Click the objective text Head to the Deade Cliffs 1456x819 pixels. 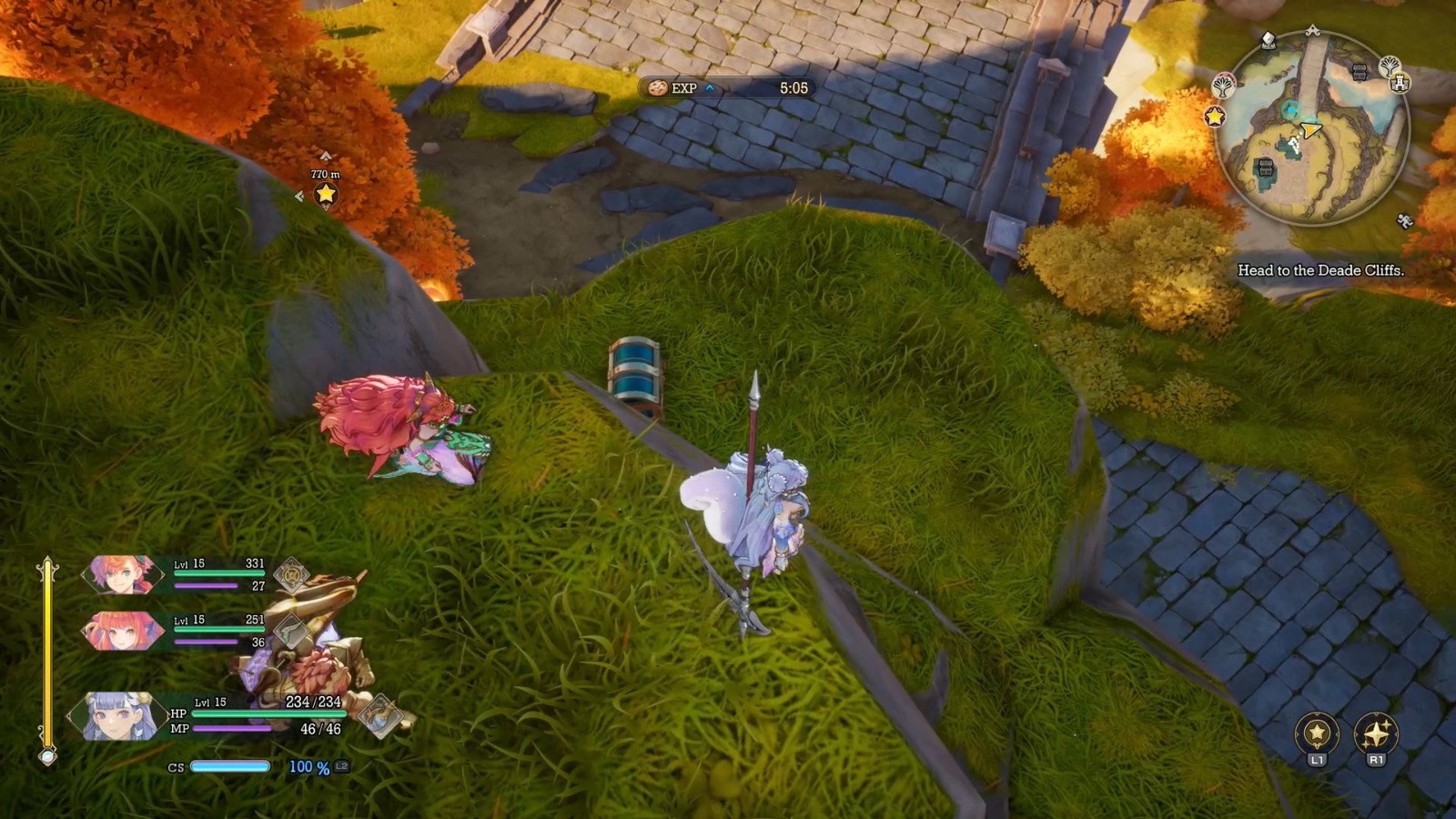pyautogui.click(x=1321, y=268)
